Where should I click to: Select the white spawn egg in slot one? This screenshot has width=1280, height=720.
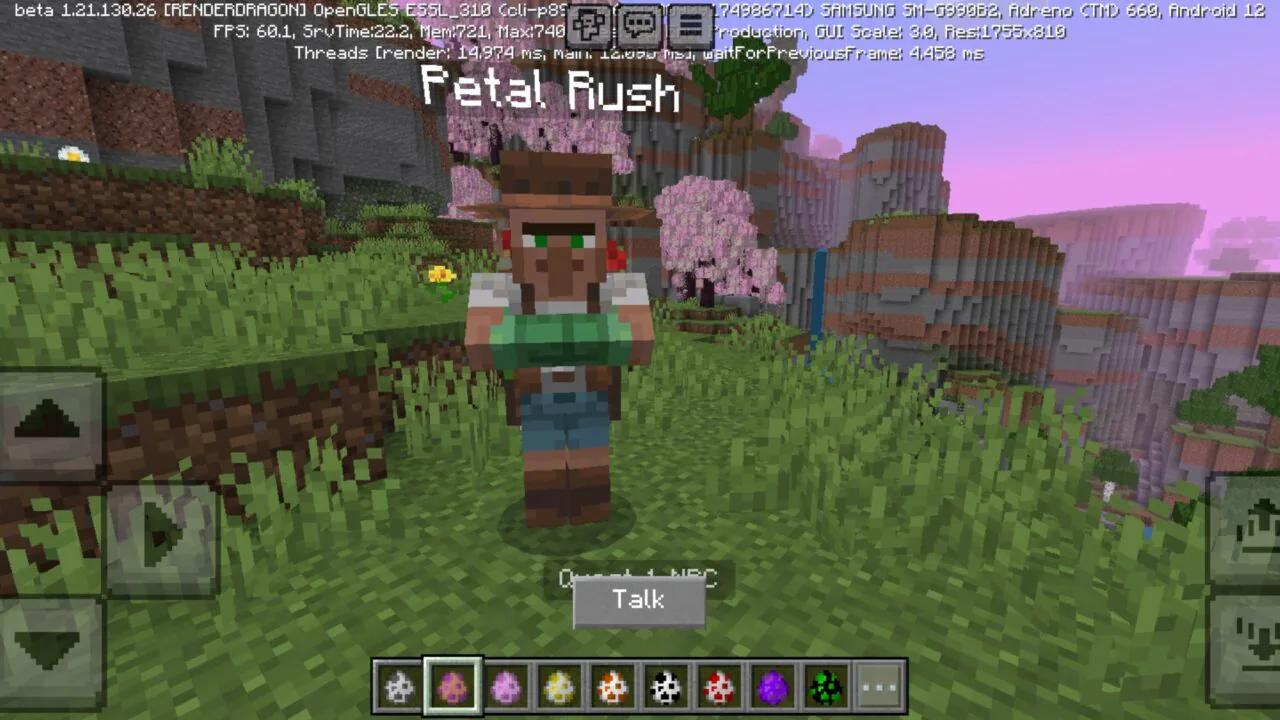coord(399,685)
